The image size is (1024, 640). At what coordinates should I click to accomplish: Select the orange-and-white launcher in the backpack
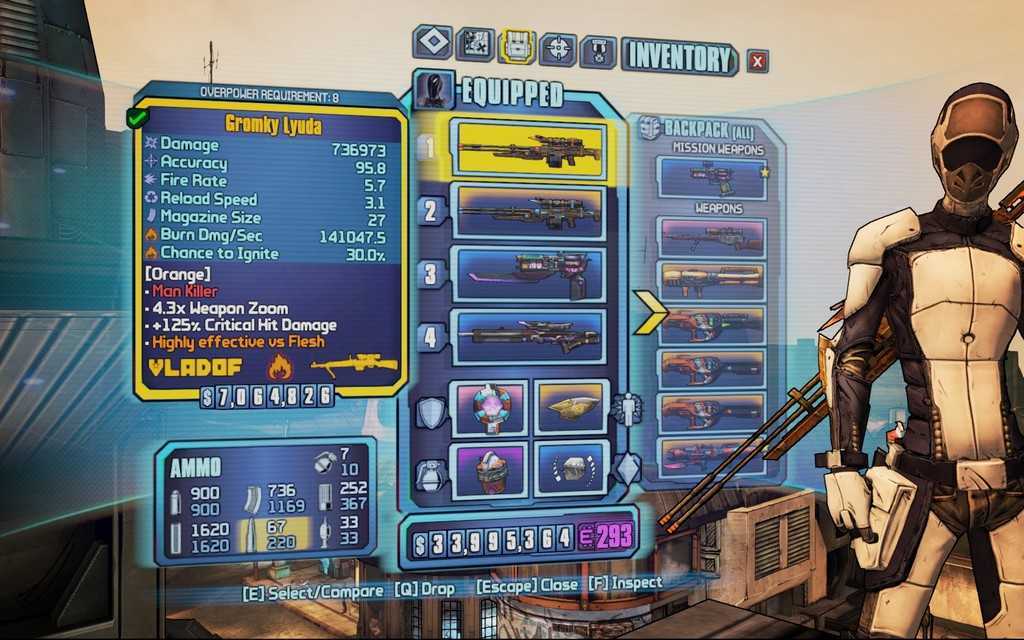[x=711, y=282]
